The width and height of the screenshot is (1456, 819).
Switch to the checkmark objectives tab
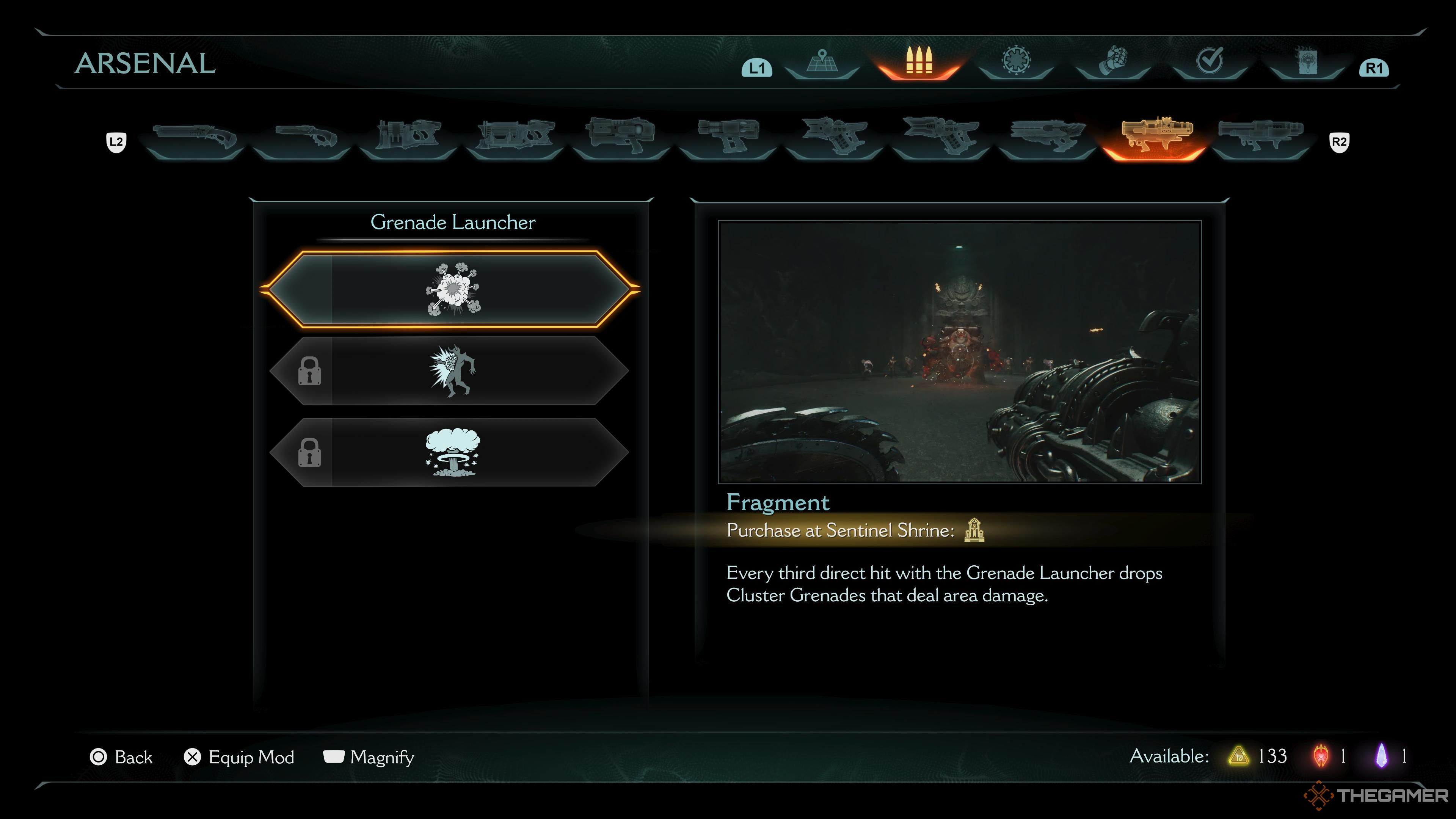point(1210,62)
